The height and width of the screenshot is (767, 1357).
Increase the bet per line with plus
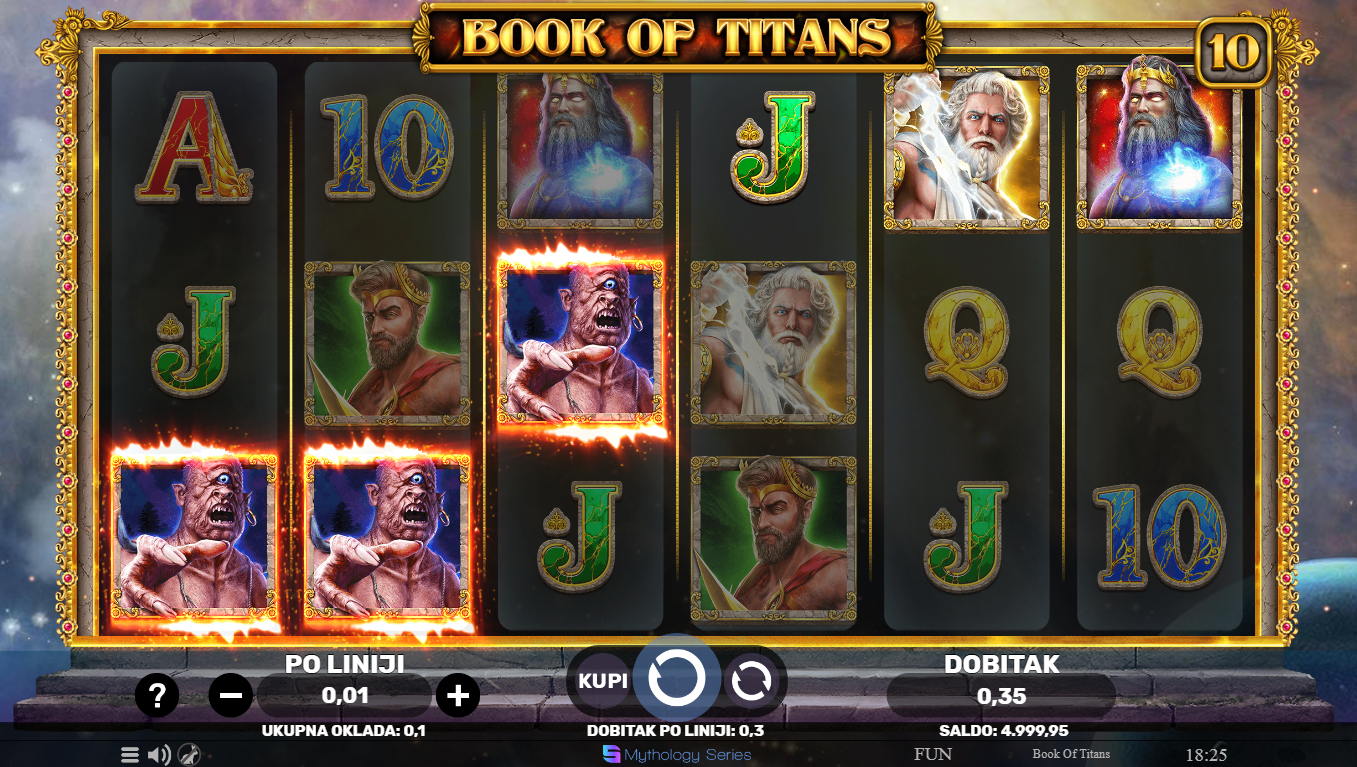pos(458,695)
